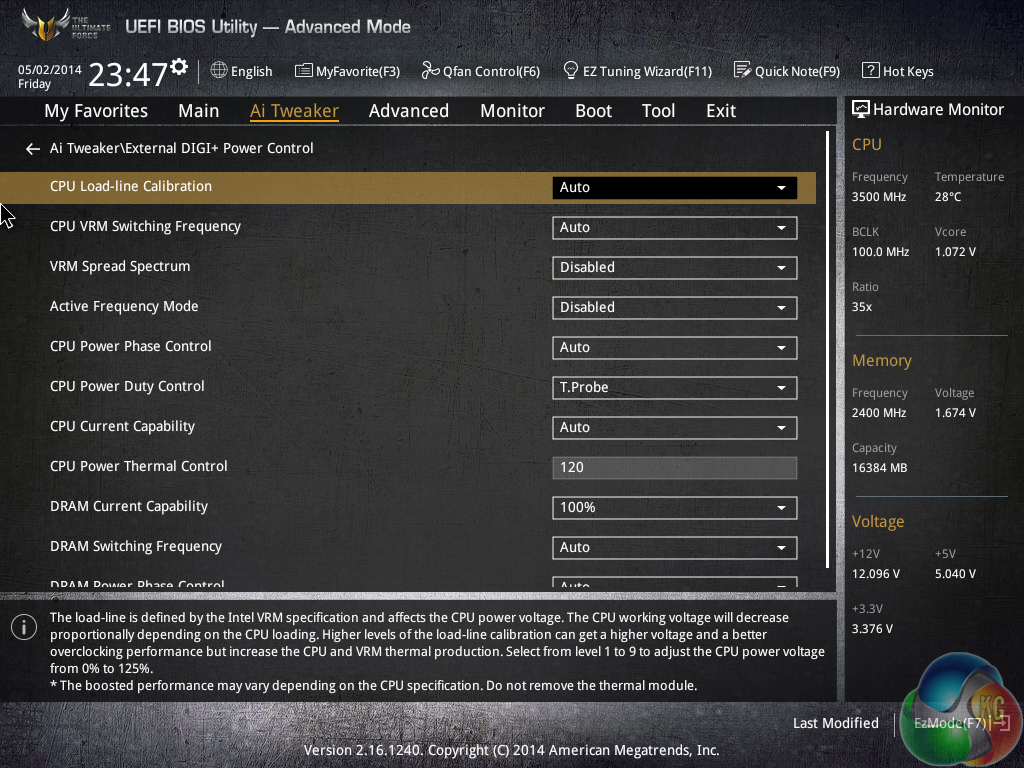Viewport: 1024px width, 768px height.
Task: Go back using the arrow icon
Action: pos(32,149)
